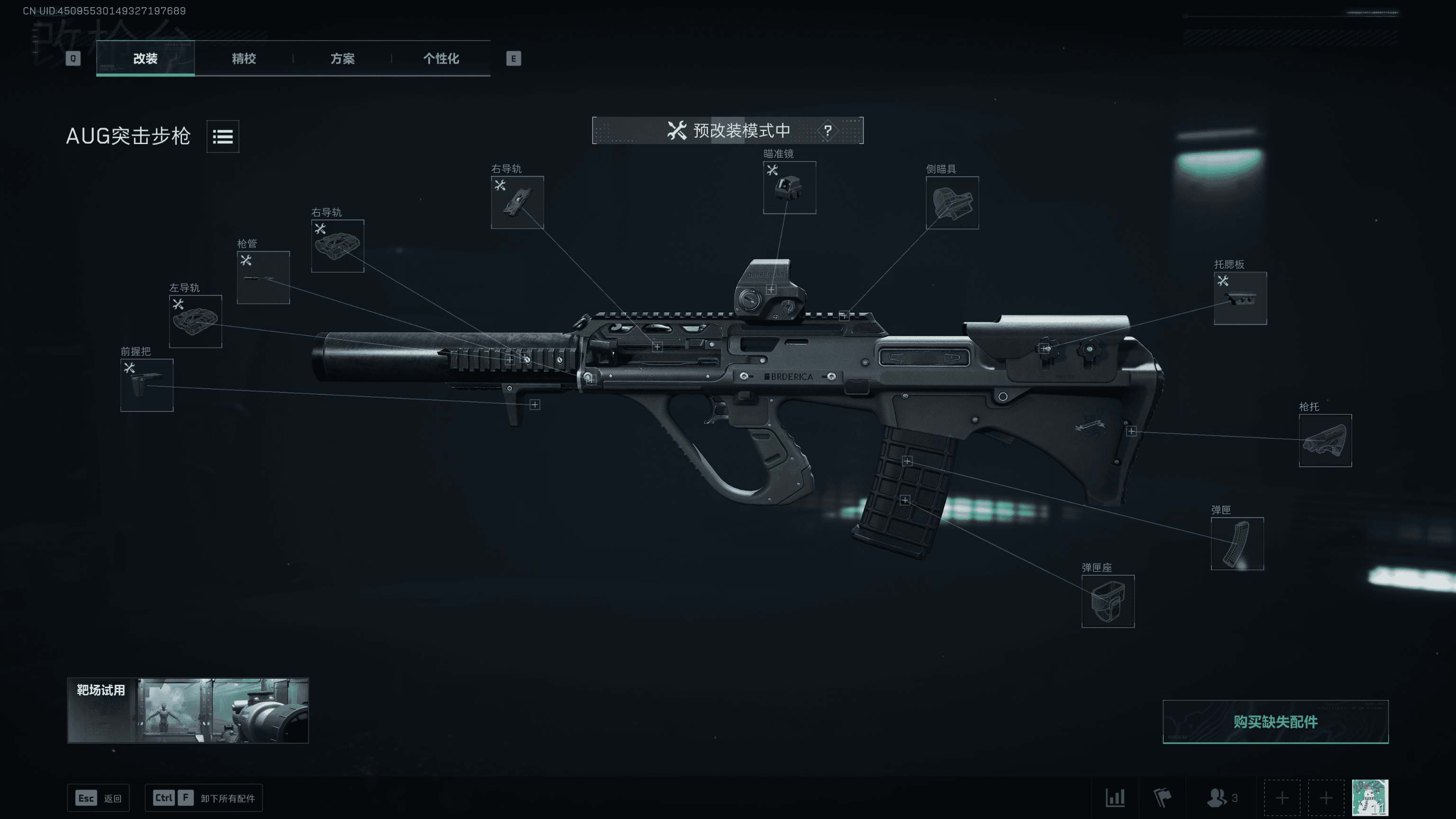Open the bar chart stats icon
Viewport: 1456px width, 819px height.
tap(1115, 798)
